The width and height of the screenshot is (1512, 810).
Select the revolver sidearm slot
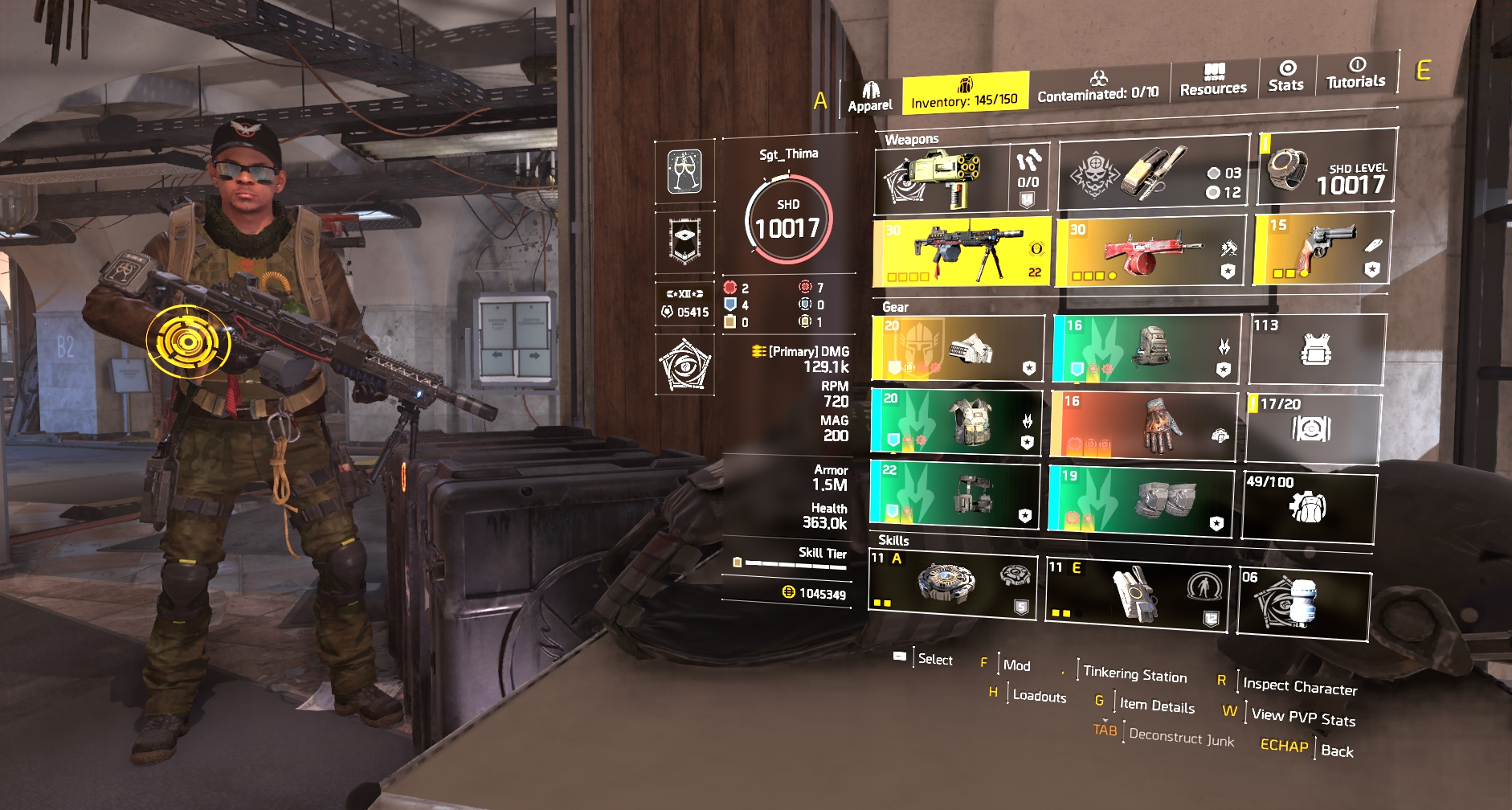[1322, 248]
